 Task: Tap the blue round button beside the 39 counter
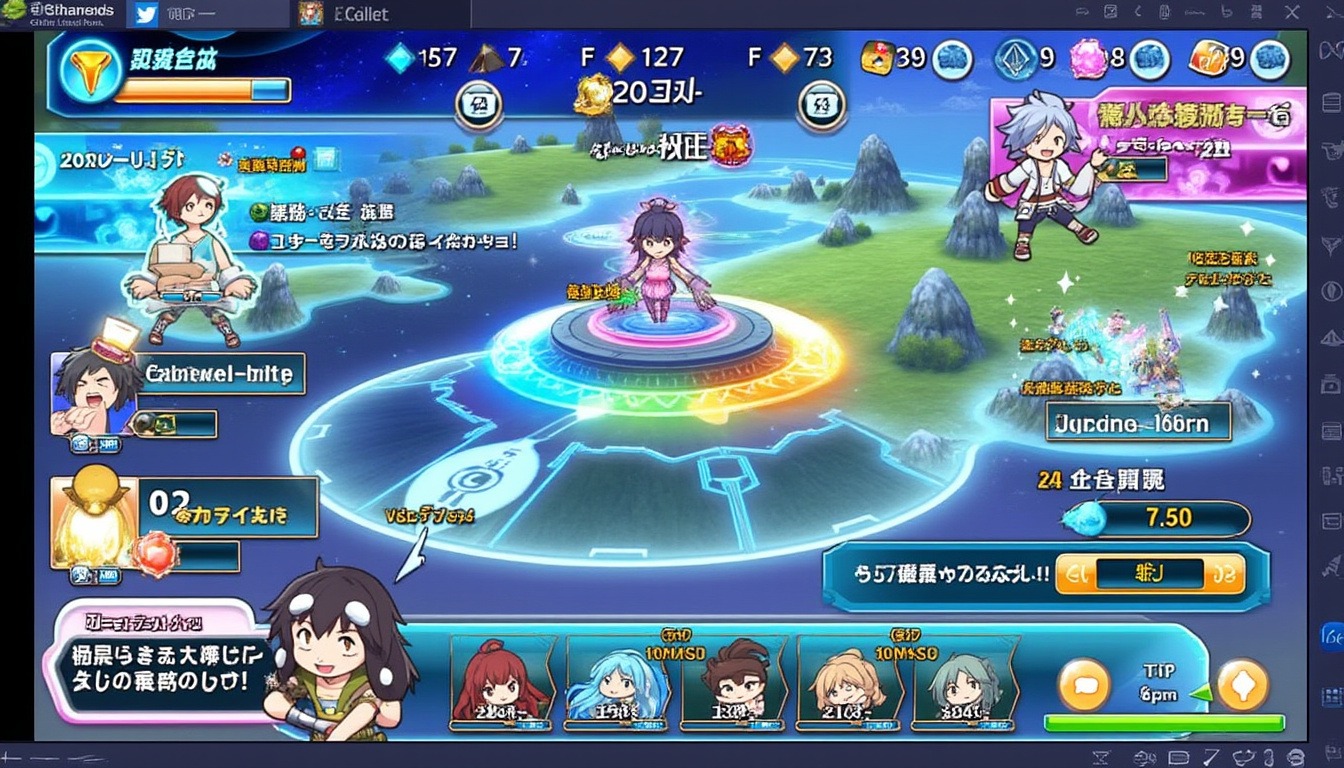[952, 60]
